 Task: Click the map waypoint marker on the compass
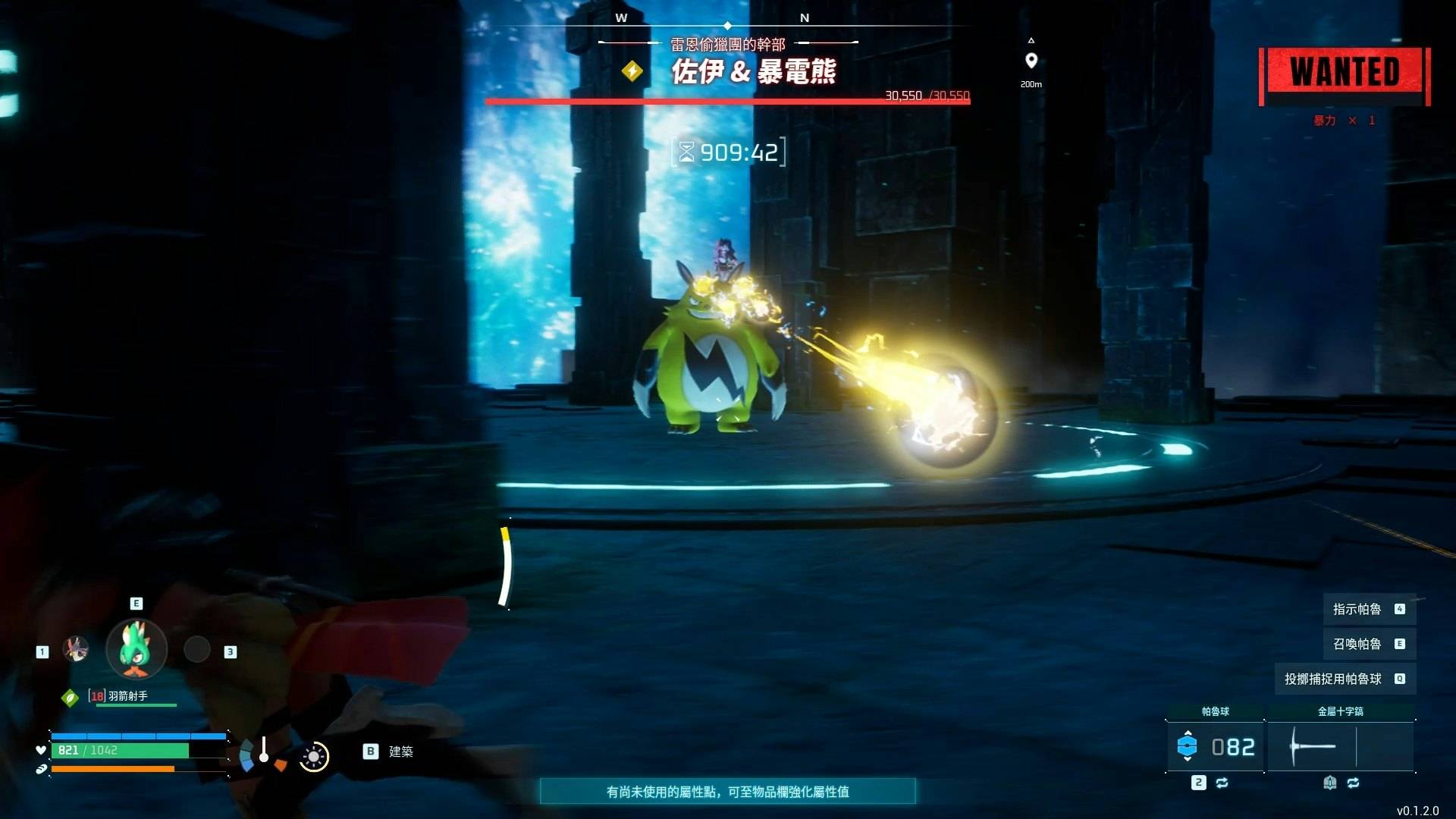pos(1031,61)
